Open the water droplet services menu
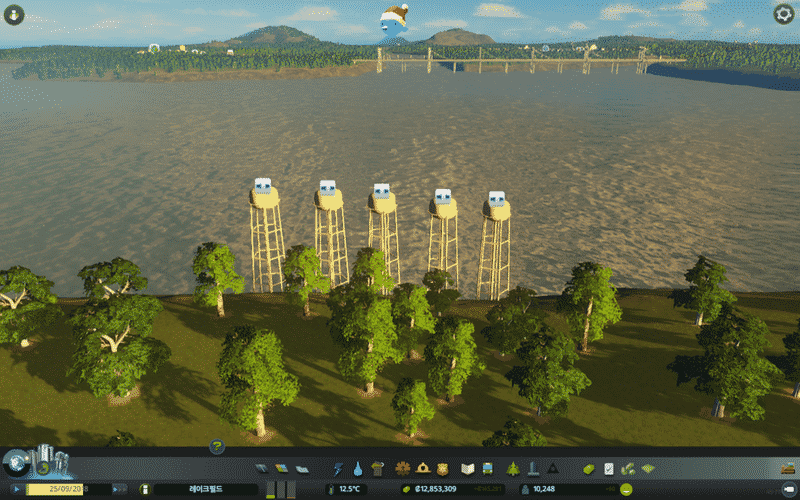The width and height of the screenshot is (800, 500). click(357, 468)
